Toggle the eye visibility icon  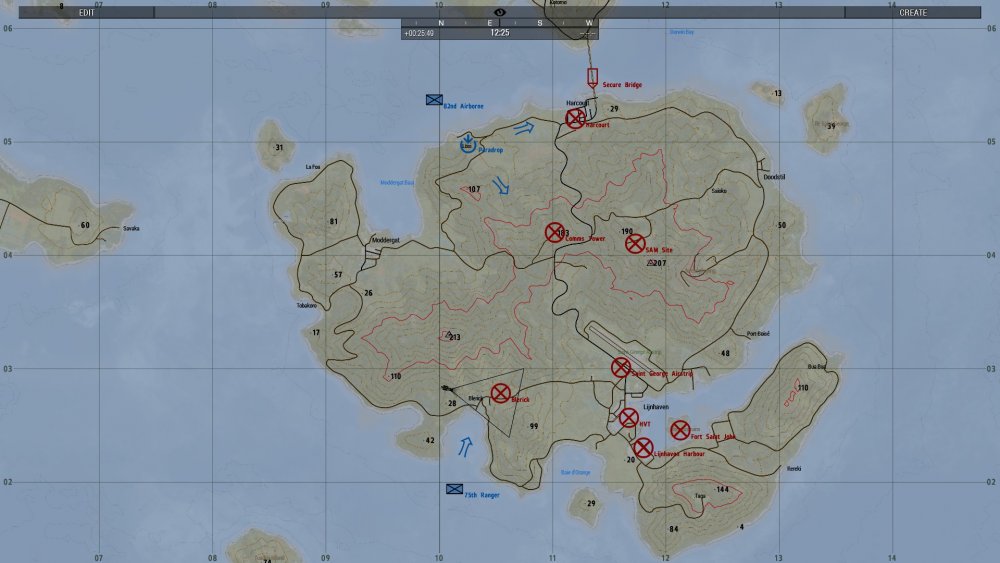pos(500,11)
